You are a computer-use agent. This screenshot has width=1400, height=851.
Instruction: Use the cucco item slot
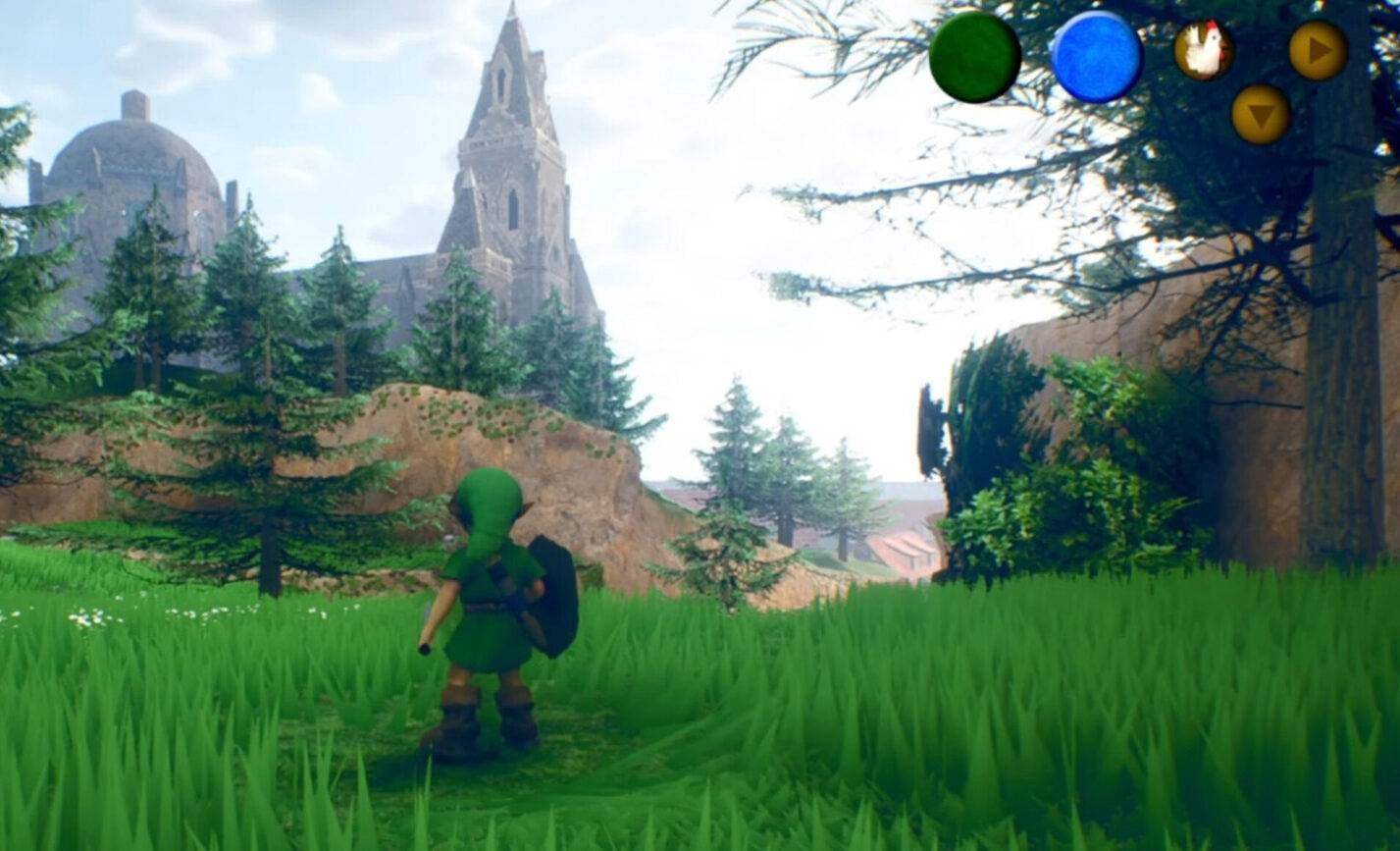pyautogui.click(x=1204, y=50)
